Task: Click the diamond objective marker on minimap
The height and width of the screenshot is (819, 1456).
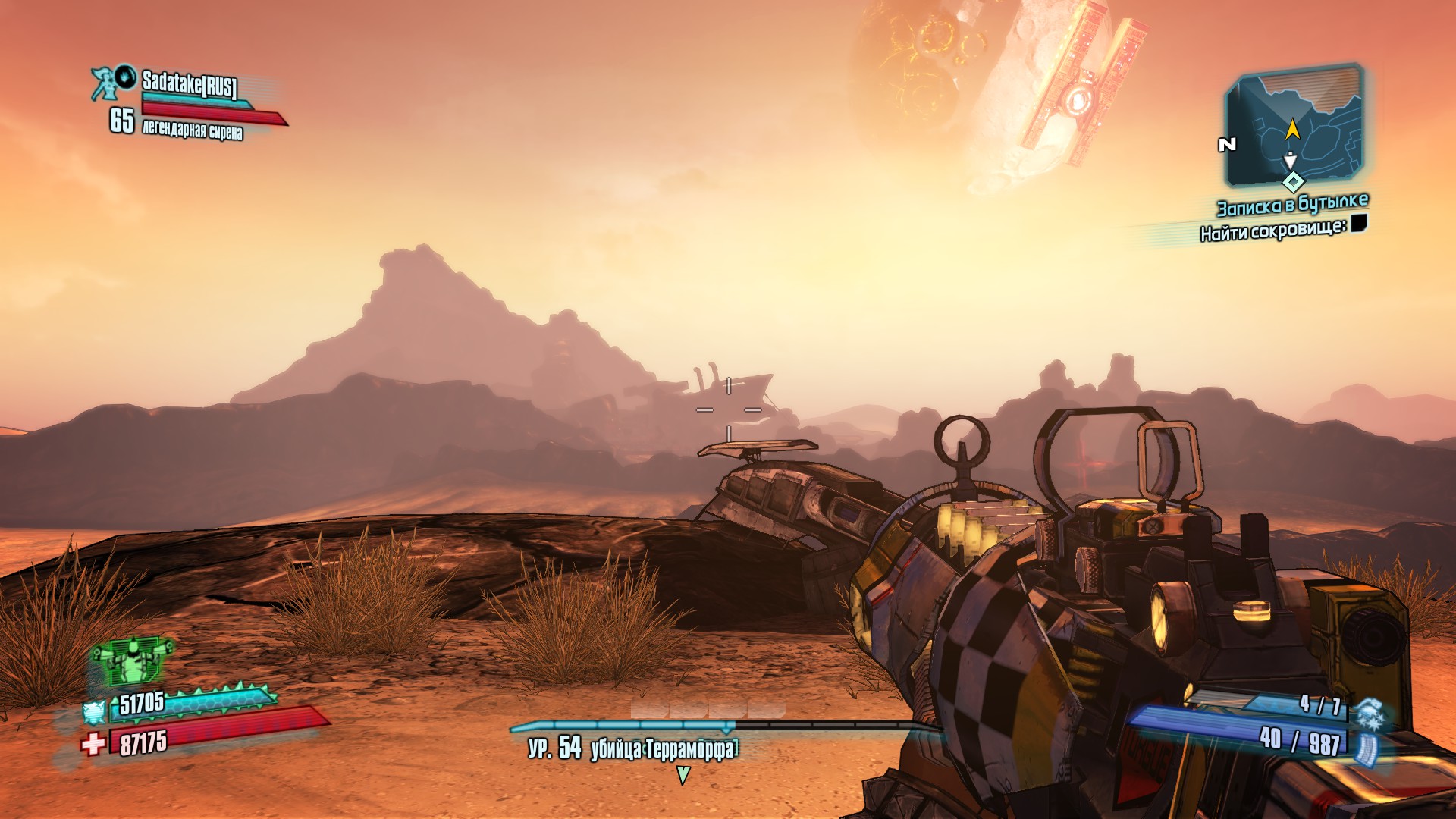Action: pos(1293,182)
